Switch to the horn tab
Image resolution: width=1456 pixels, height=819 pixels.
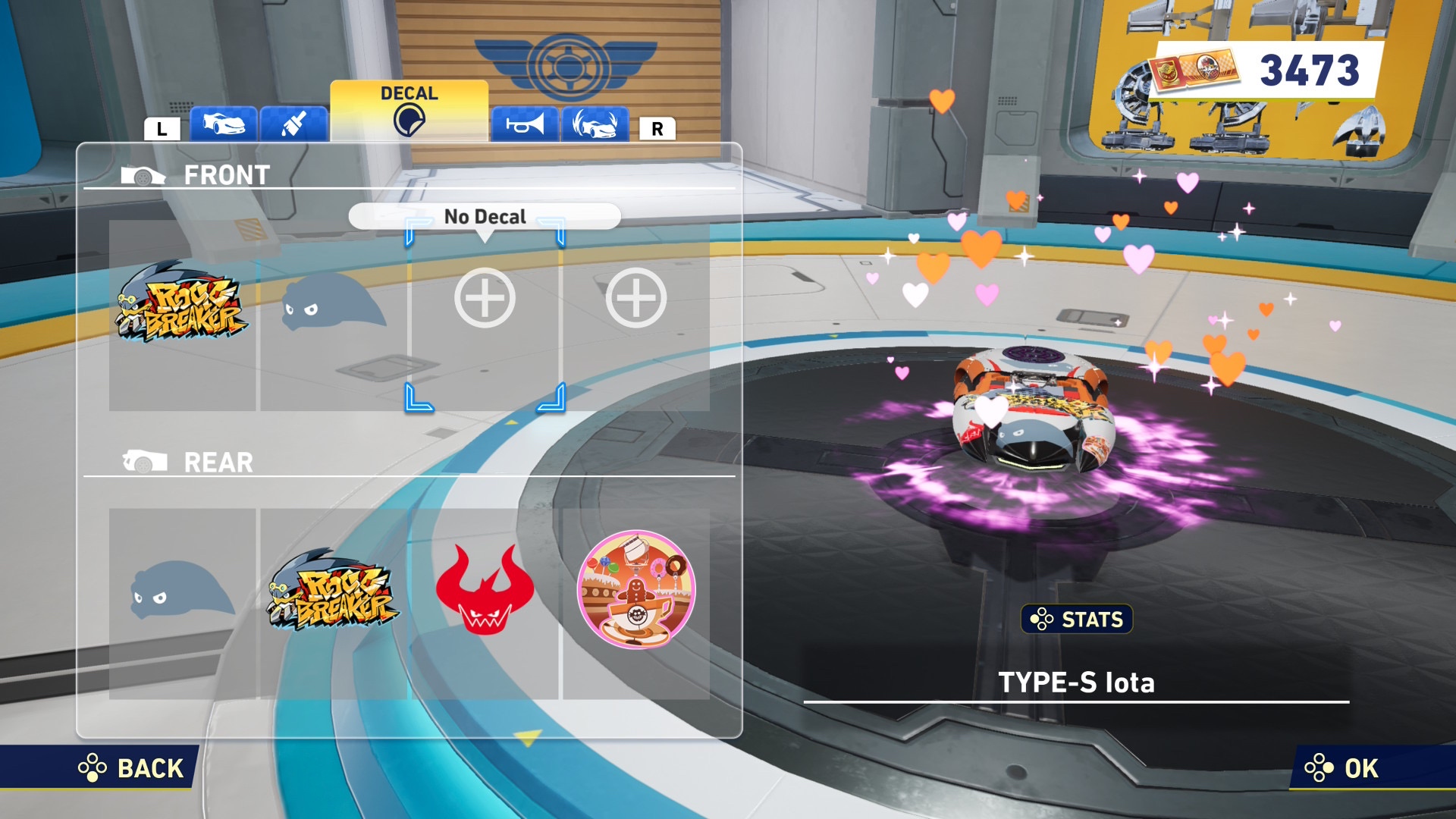coord(525,124)
